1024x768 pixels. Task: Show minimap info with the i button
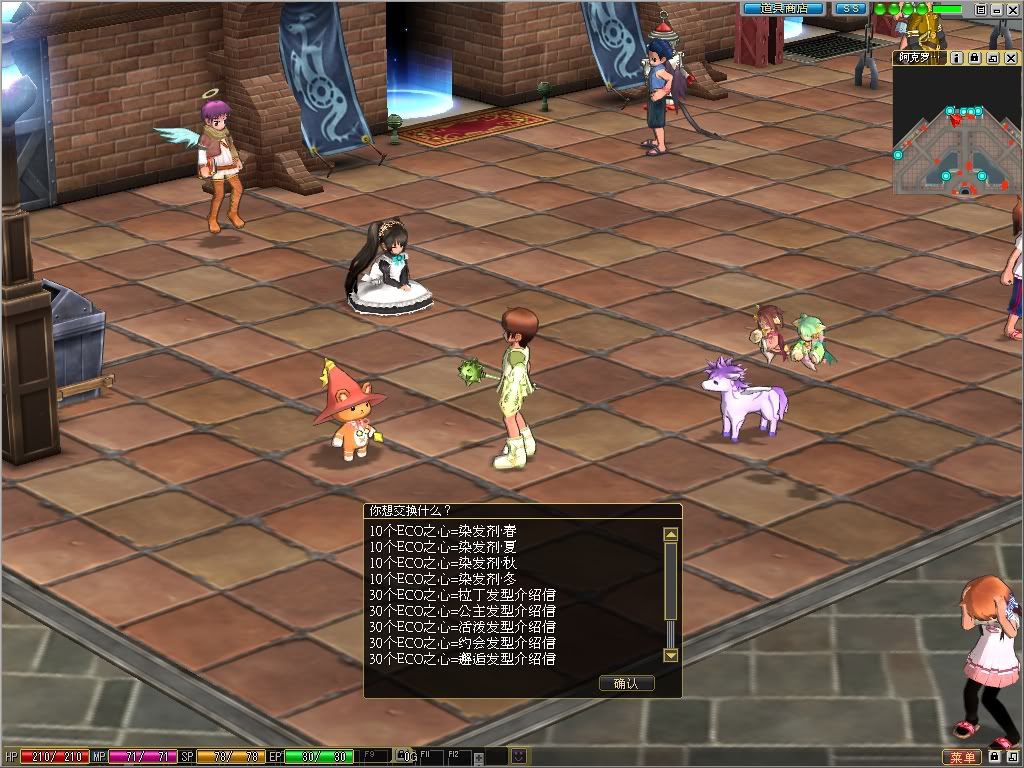tap(957, 58)
